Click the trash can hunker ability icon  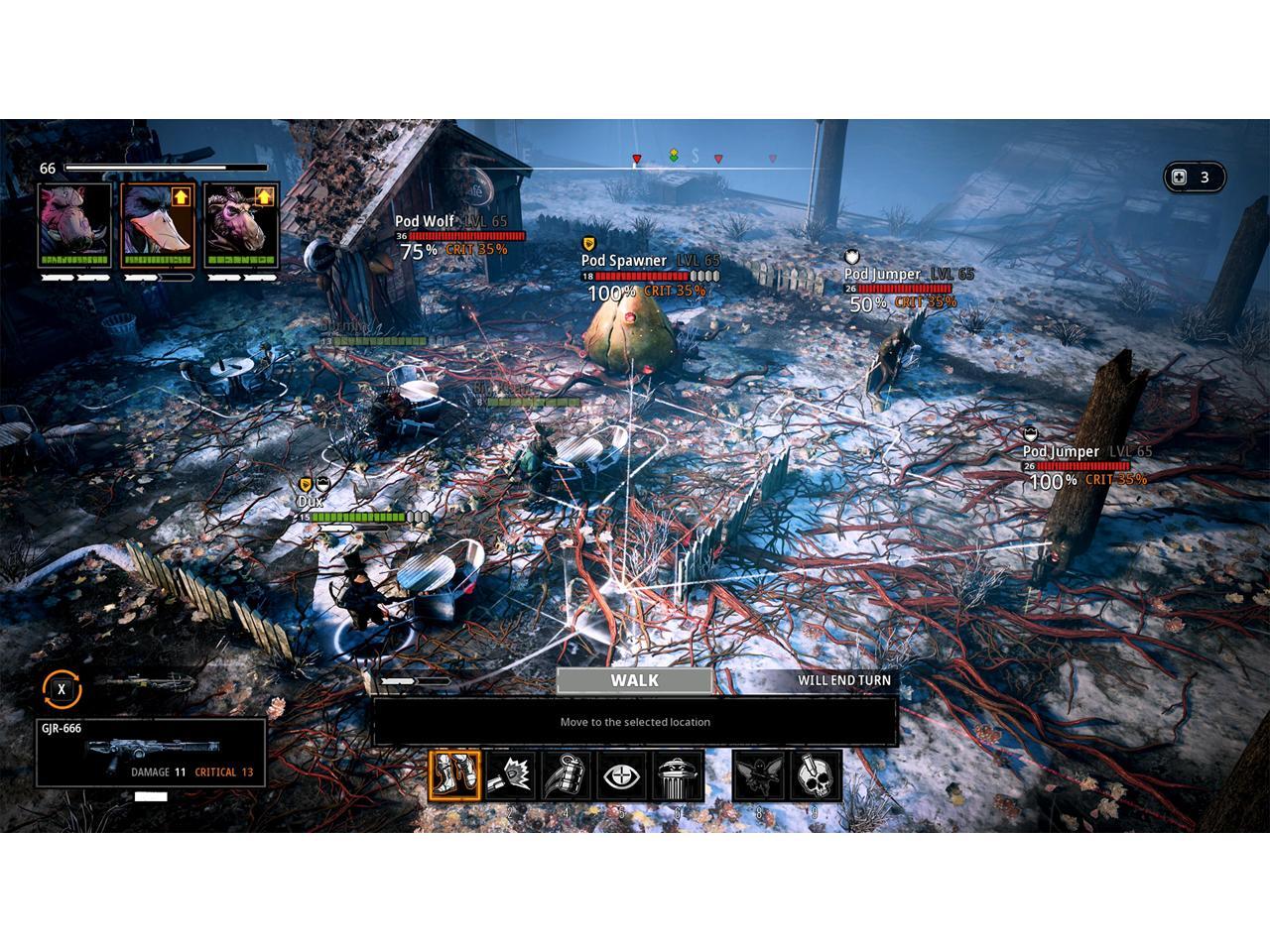pyautogui.click(x=678, y=775)
